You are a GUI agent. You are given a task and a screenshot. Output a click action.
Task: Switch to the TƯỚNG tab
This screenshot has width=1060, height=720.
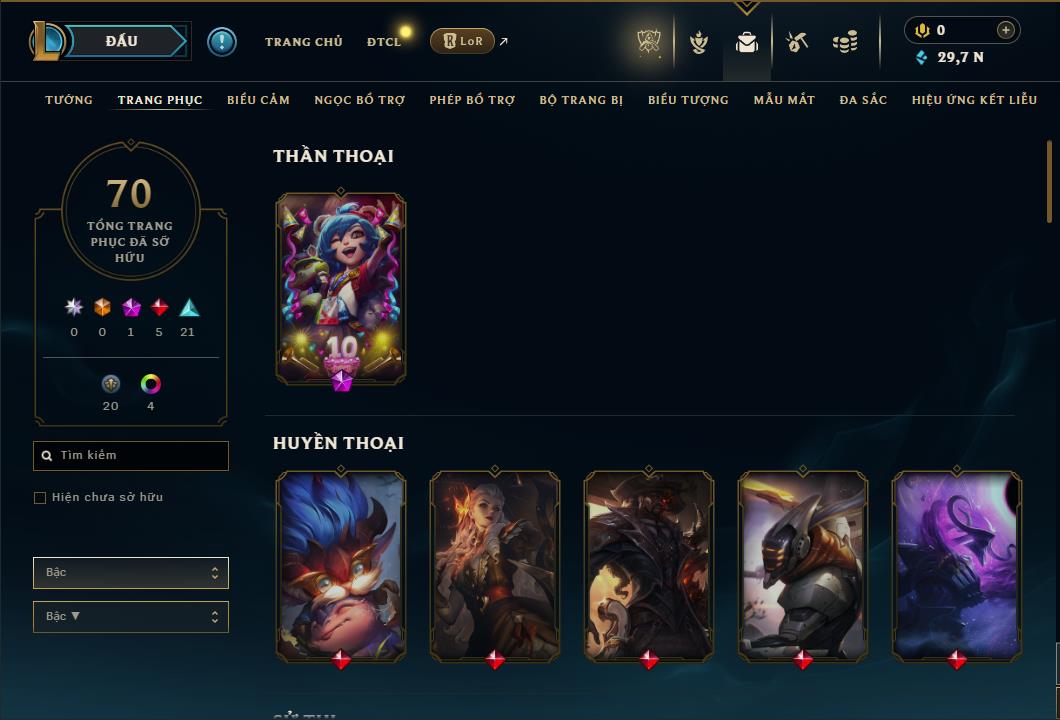pos(69,100)
